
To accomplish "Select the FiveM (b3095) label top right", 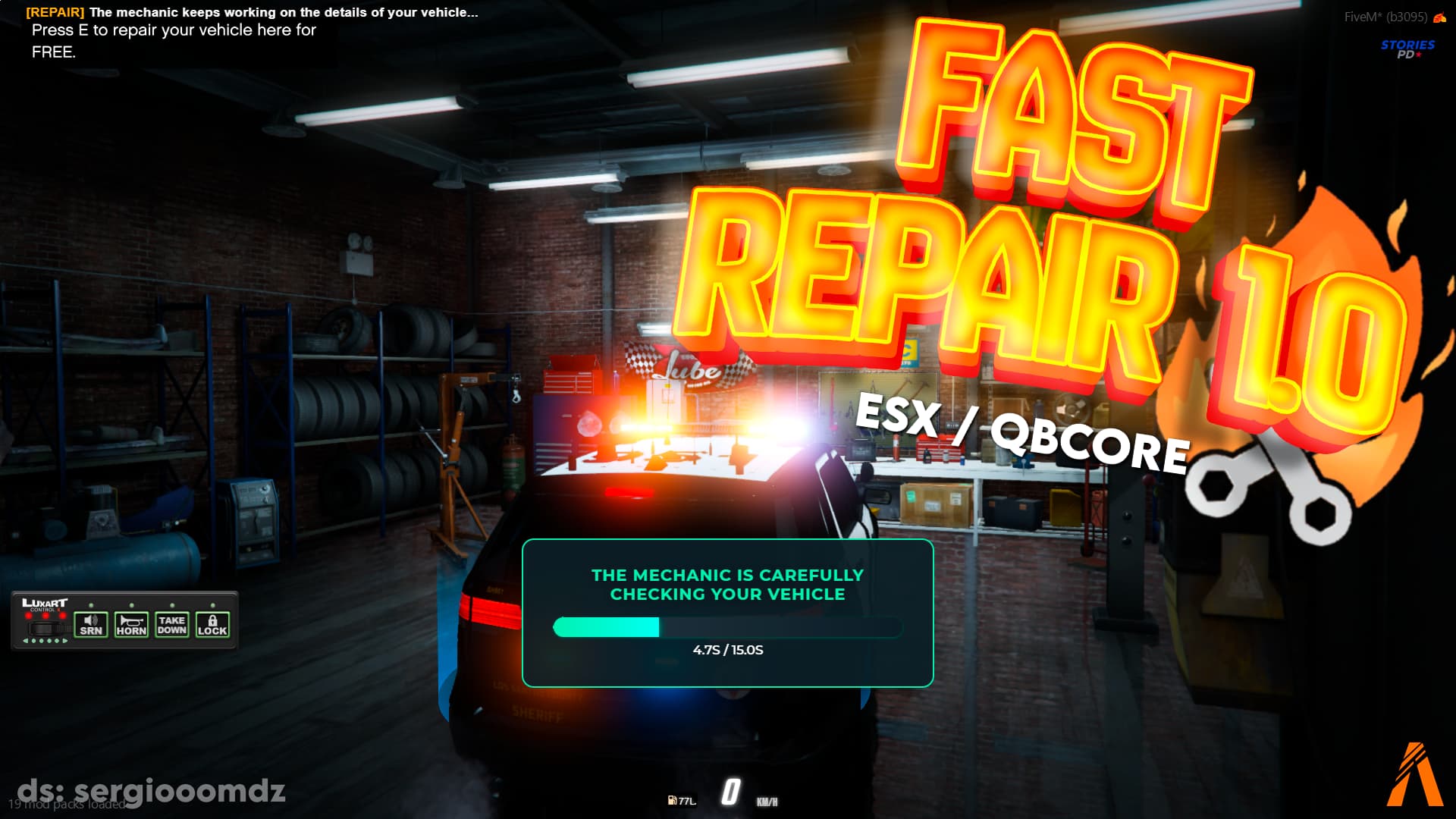I will click(x=1385, y=15).
